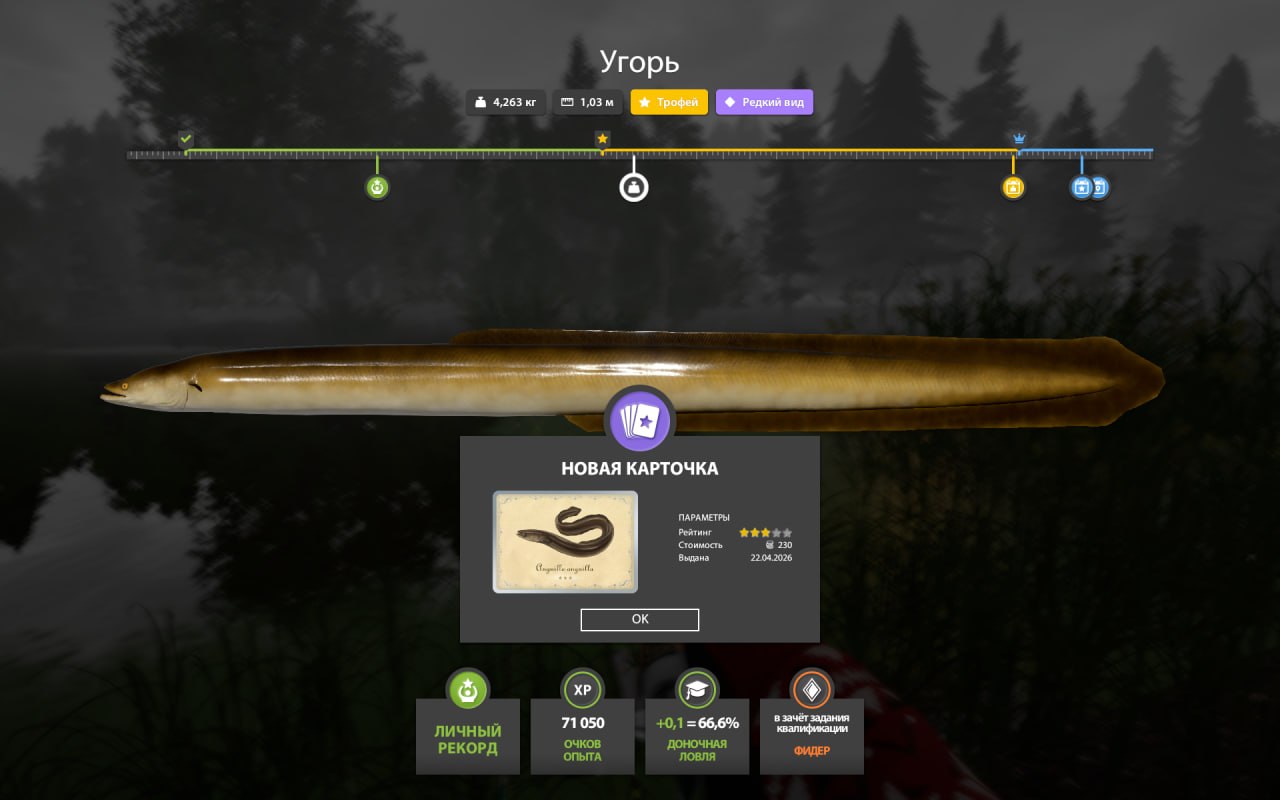The width and height of the screenshot is (1280, 800).
Task: Select the Личный рекорд personal record icon
Action: [x=467, y=689]
